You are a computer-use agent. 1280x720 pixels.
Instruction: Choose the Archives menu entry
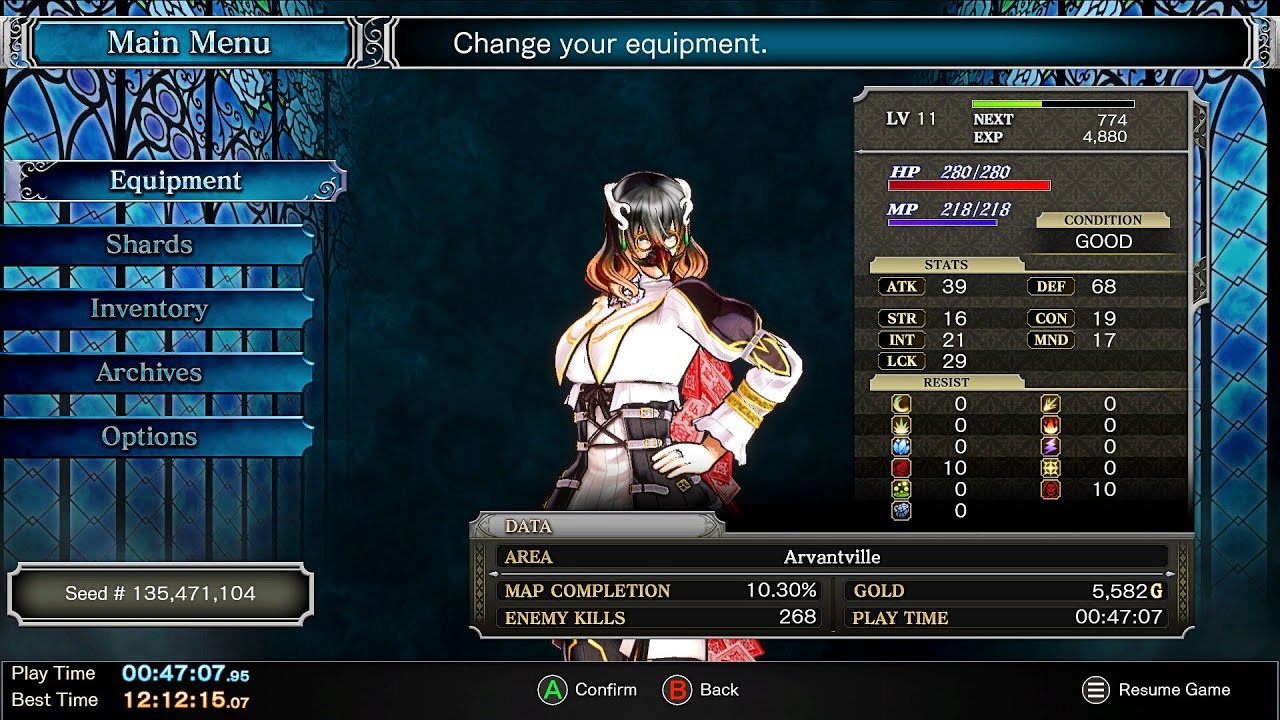(x=150, y=373)
